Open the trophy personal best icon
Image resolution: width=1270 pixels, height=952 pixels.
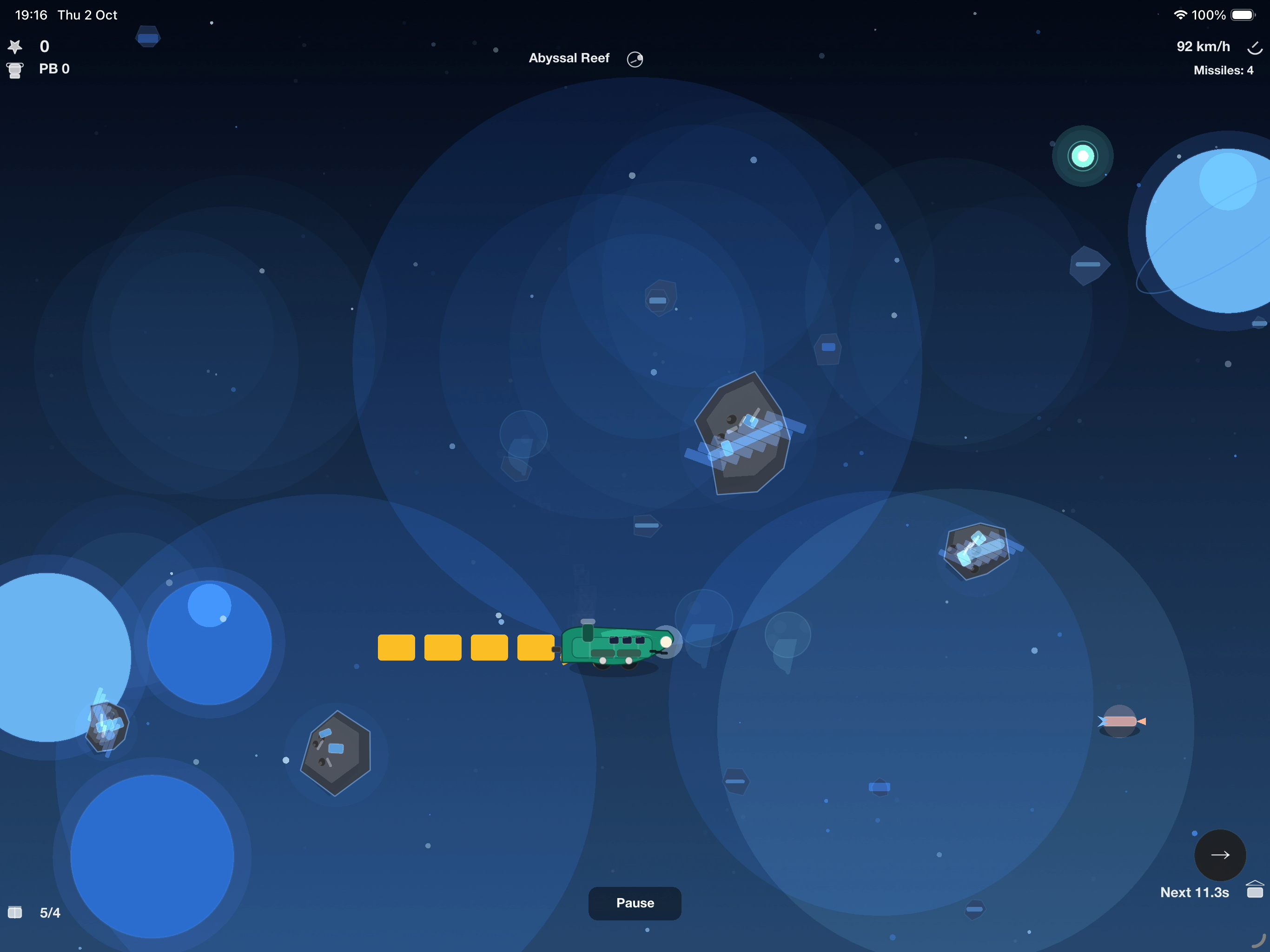(15, 70)
